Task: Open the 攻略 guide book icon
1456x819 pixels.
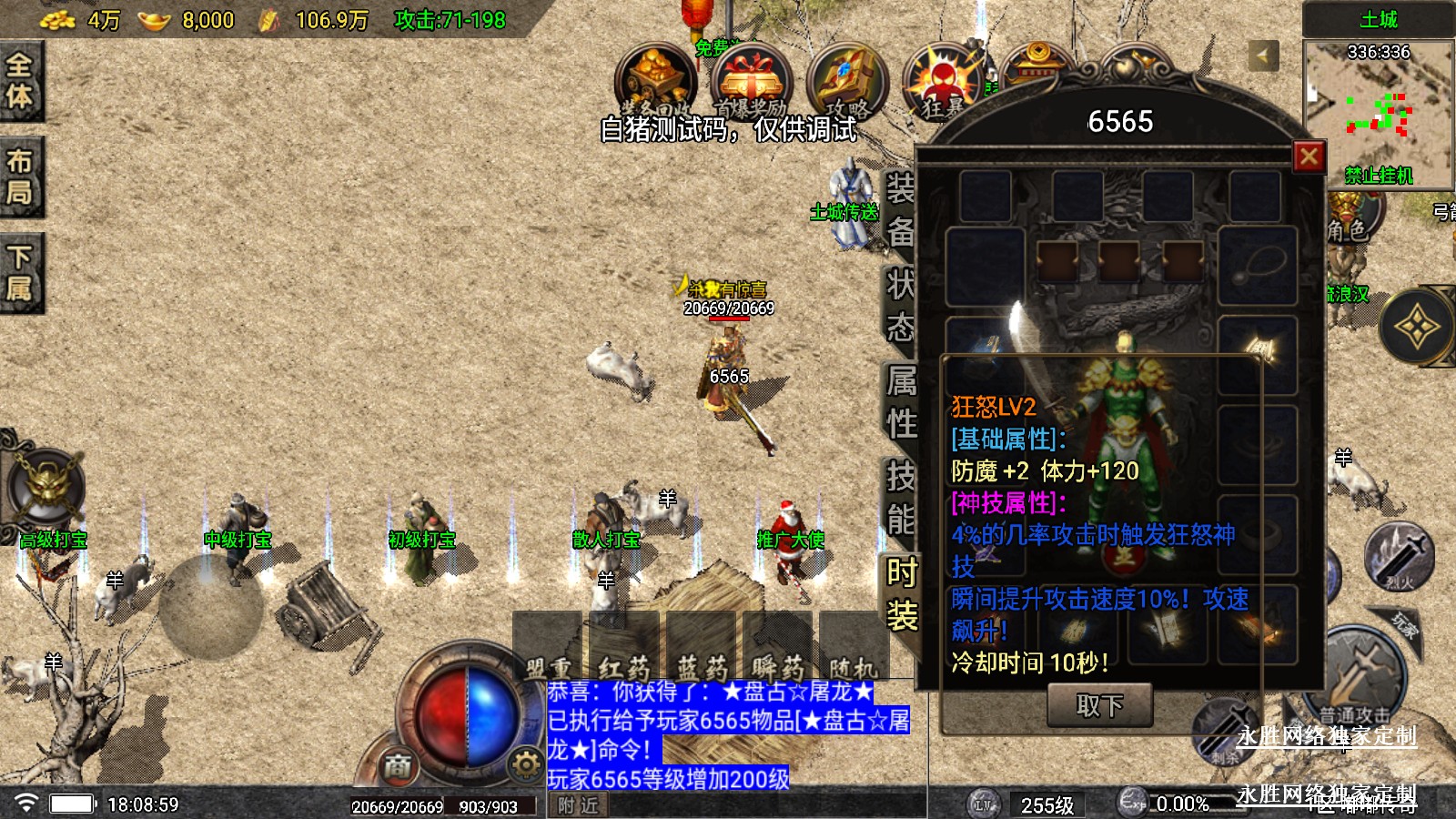Action: click(846, 82)
